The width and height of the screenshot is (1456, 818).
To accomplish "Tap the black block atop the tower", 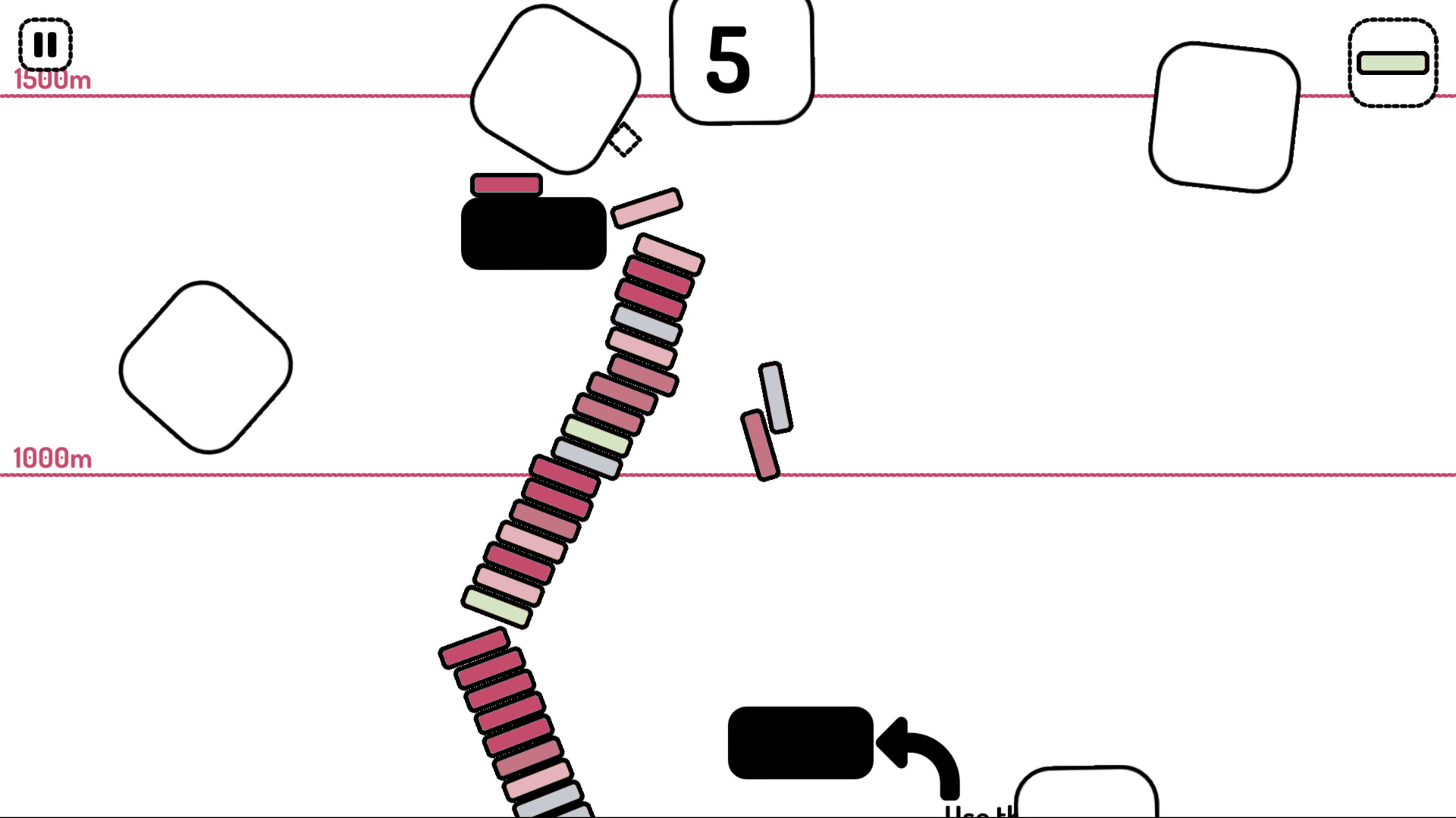I will (531, 231).
